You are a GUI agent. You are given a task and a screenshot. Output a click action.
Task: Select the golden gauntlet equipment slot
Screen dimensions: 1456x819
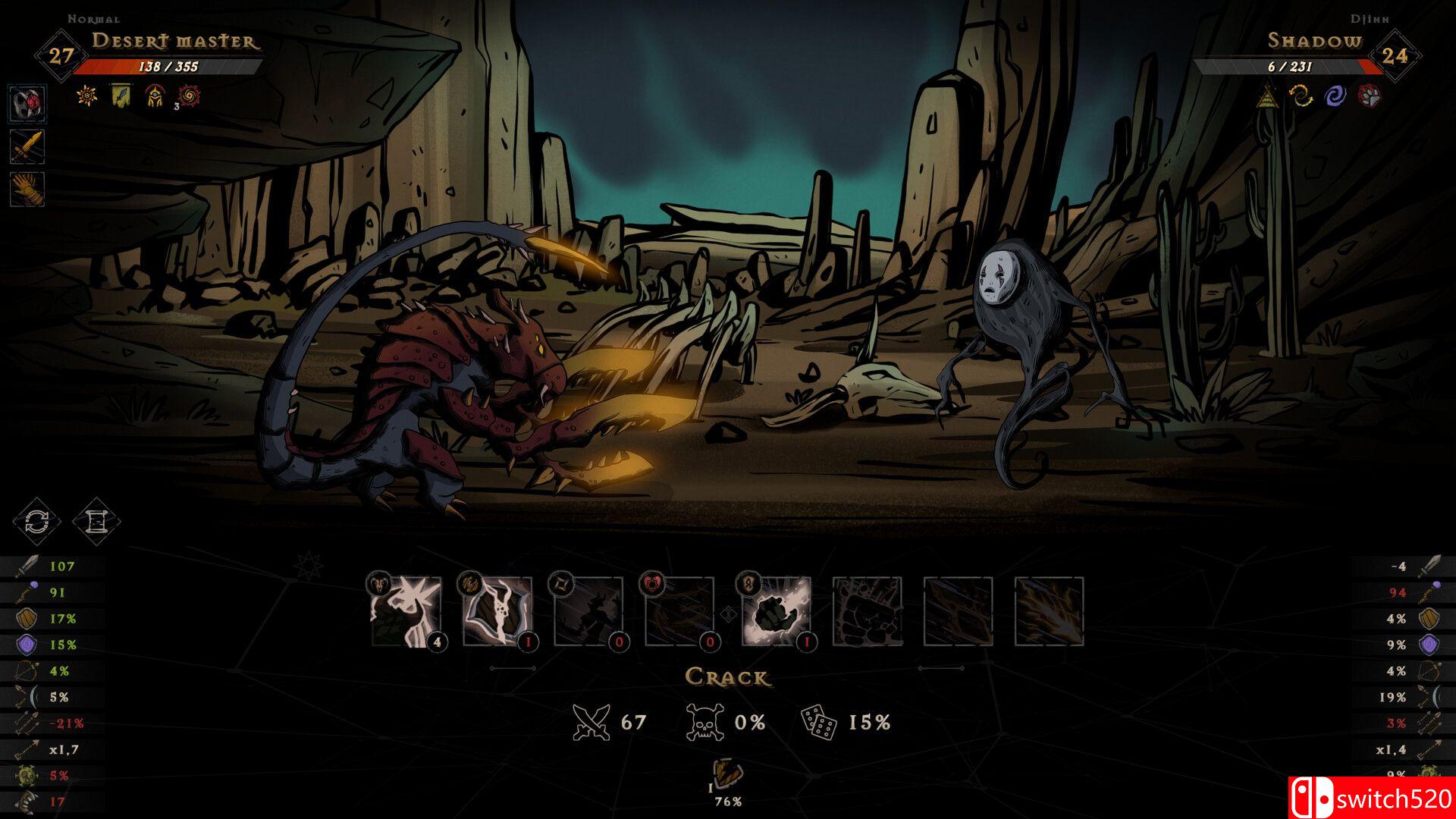click(28, 189)
